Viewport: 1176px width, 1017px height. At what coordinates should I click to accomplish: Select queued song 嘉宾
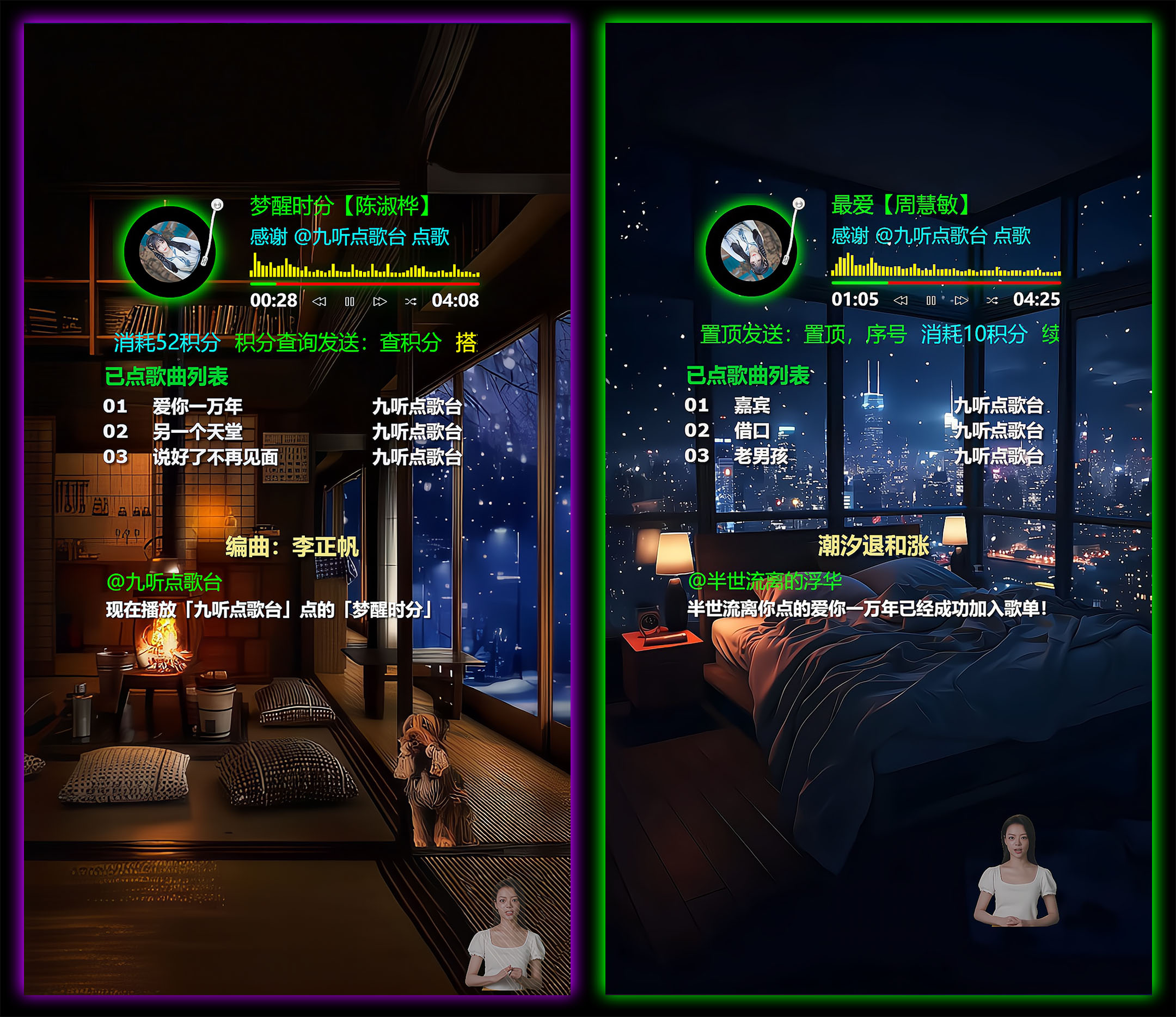(752, 405)
